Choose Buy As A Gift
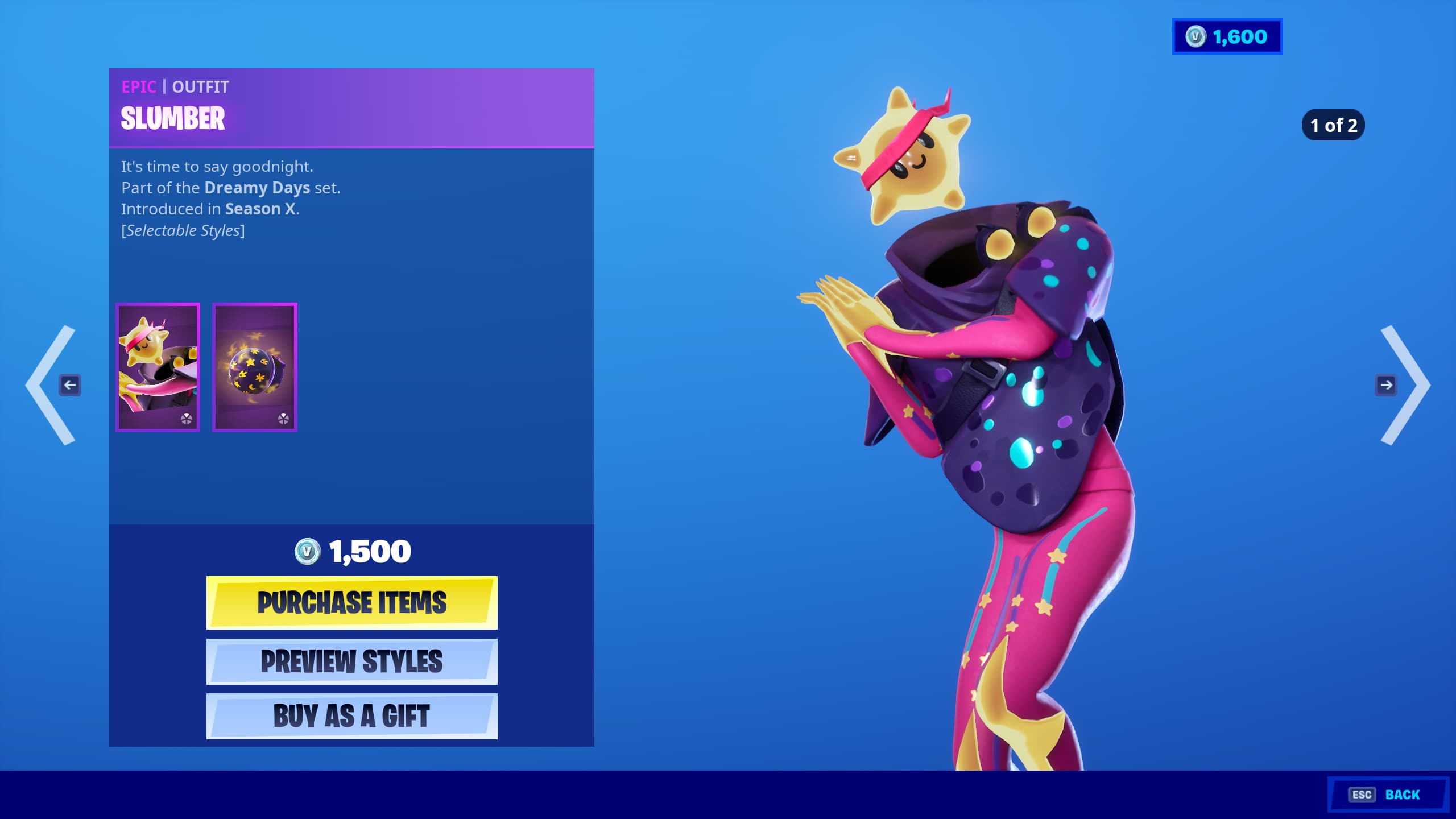This screenshot has height=819, width=1456. pos(351,716)
